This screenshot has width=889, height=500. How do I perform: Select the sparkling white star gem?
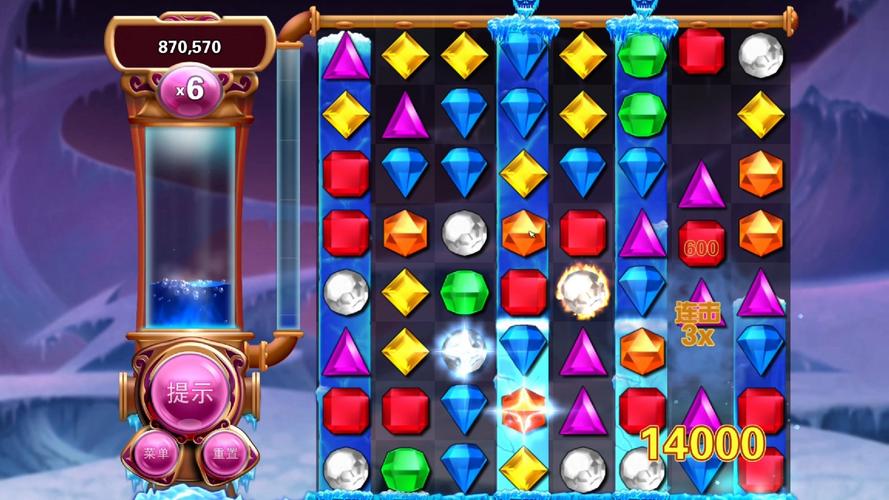coord(464,350)
